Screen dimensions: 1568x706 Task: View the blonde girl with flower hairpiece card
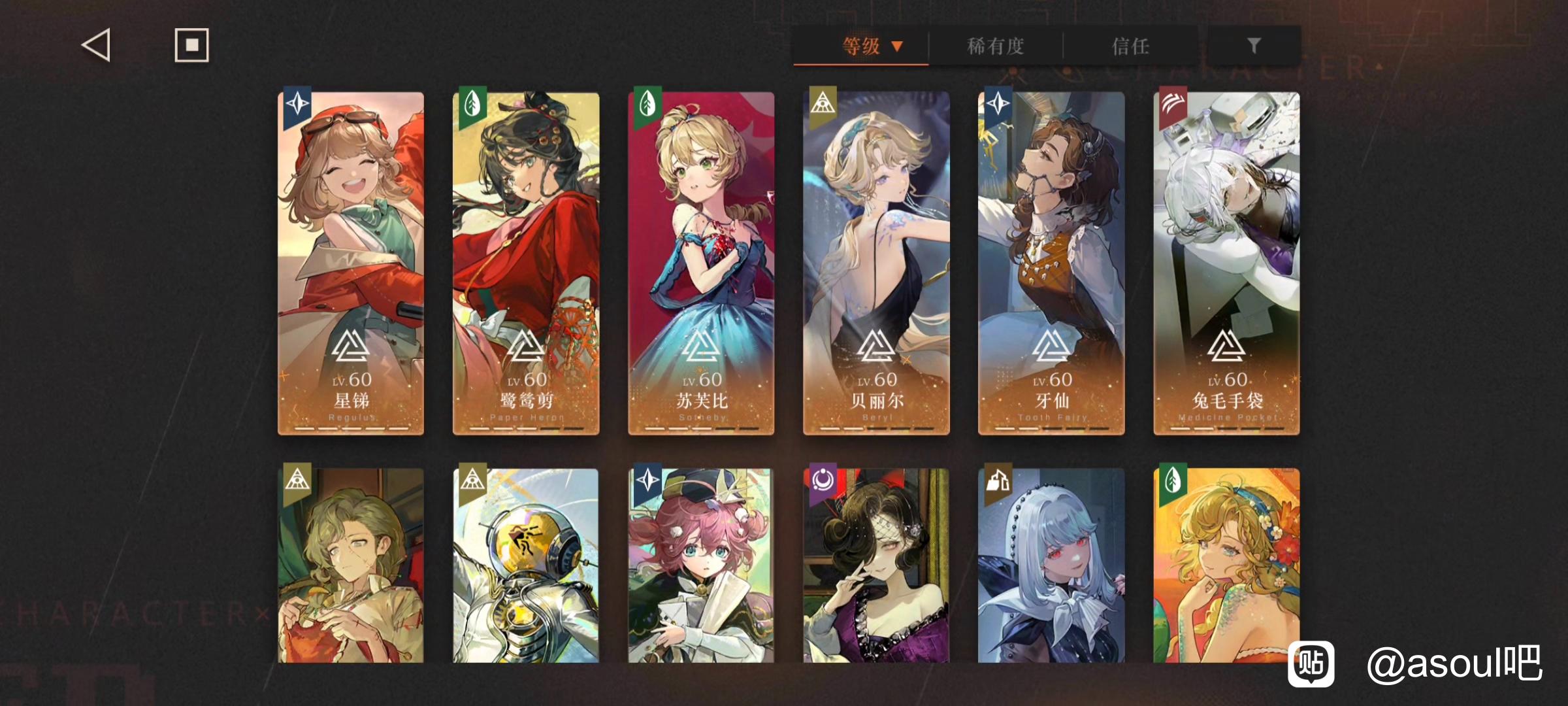(x=1226, y=565)
